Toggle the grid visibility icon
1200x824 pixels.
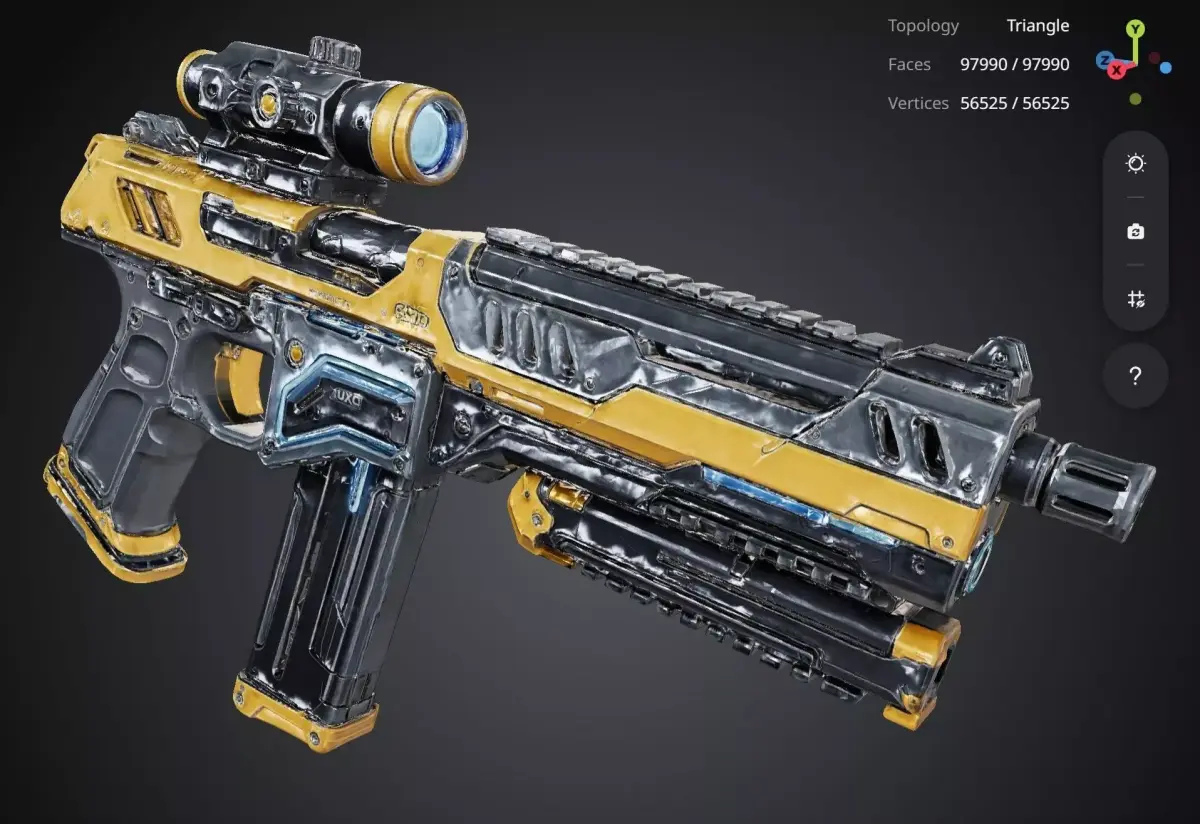tap(1135, 299)
